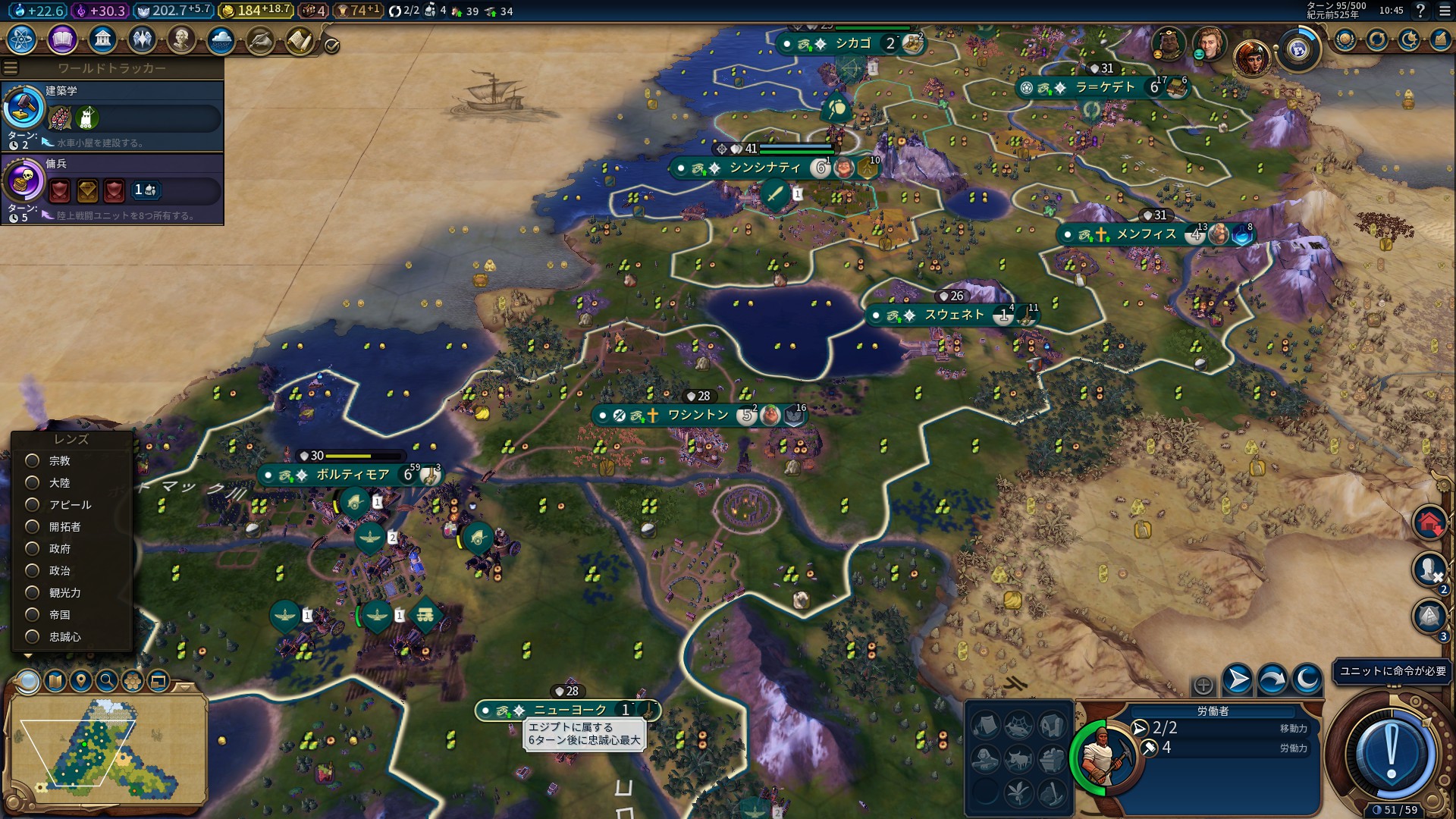The width and height of the screenshot is (1456, 819).
Task: Open the ワシントン city banner
Action: (x=698, y=415)
